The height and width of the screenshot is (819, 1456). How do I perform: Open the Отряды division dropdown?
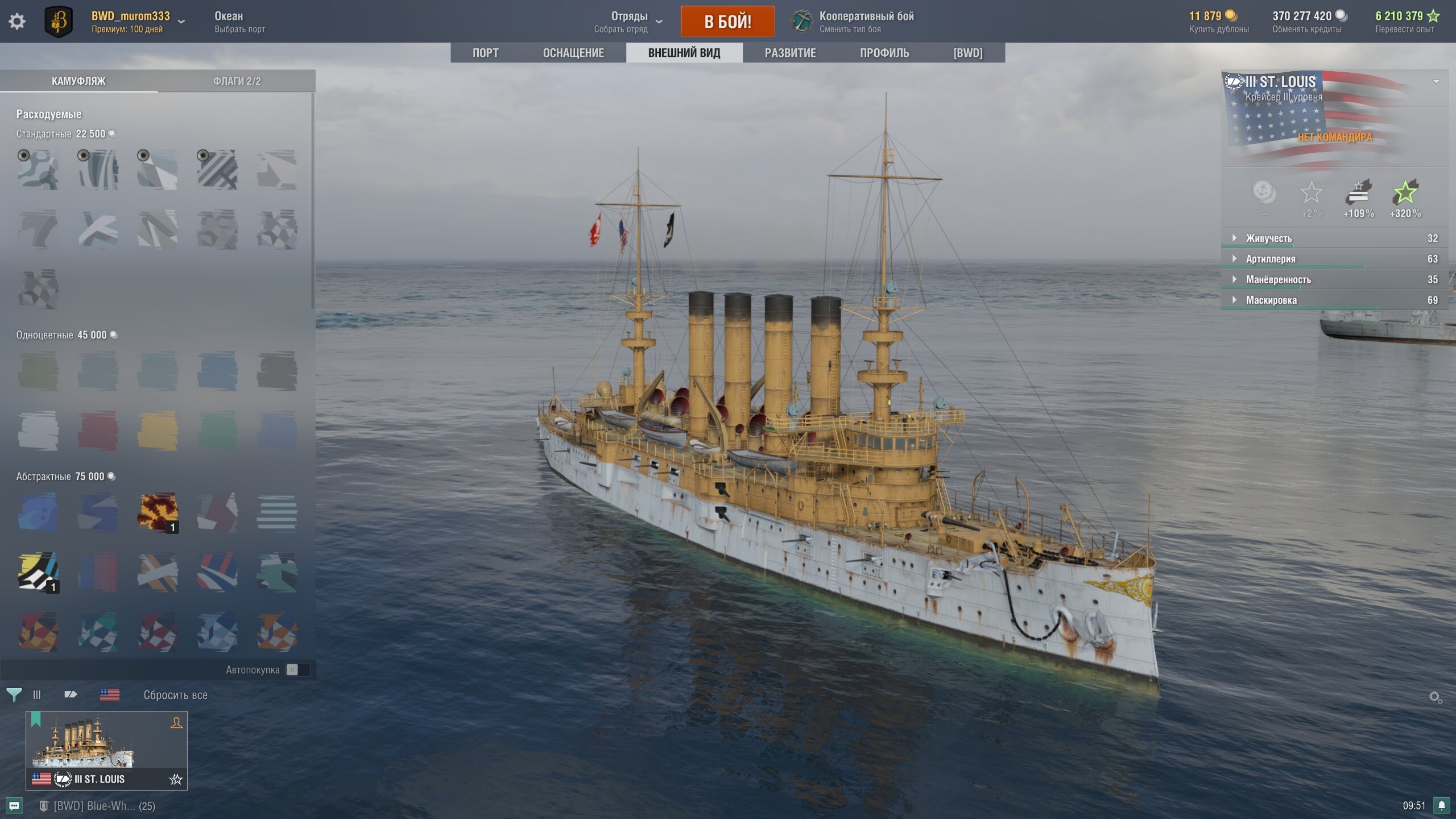(629, 22)
